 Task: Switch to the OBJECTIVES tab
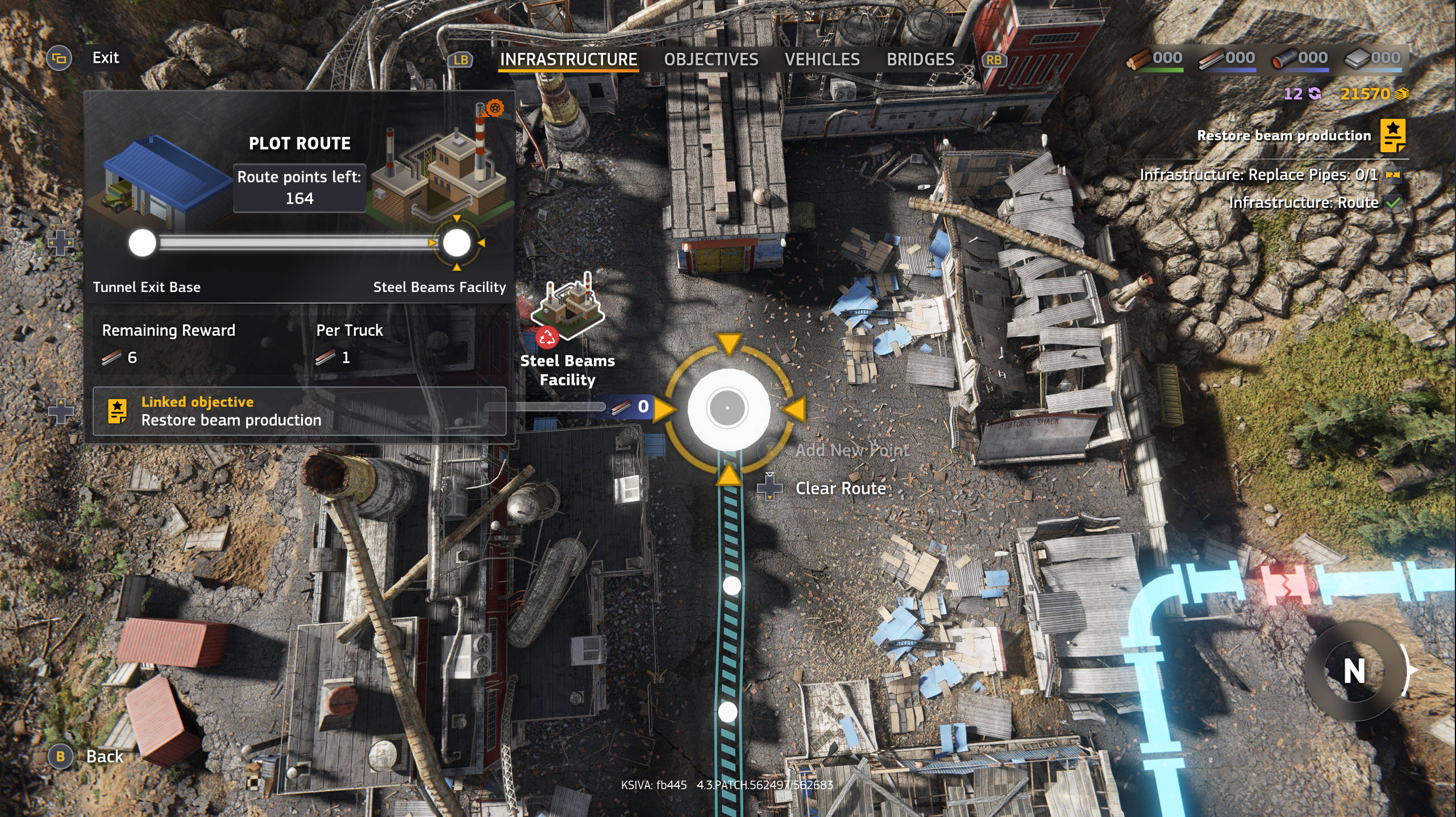pyautogui.click(x=711, y=59)
